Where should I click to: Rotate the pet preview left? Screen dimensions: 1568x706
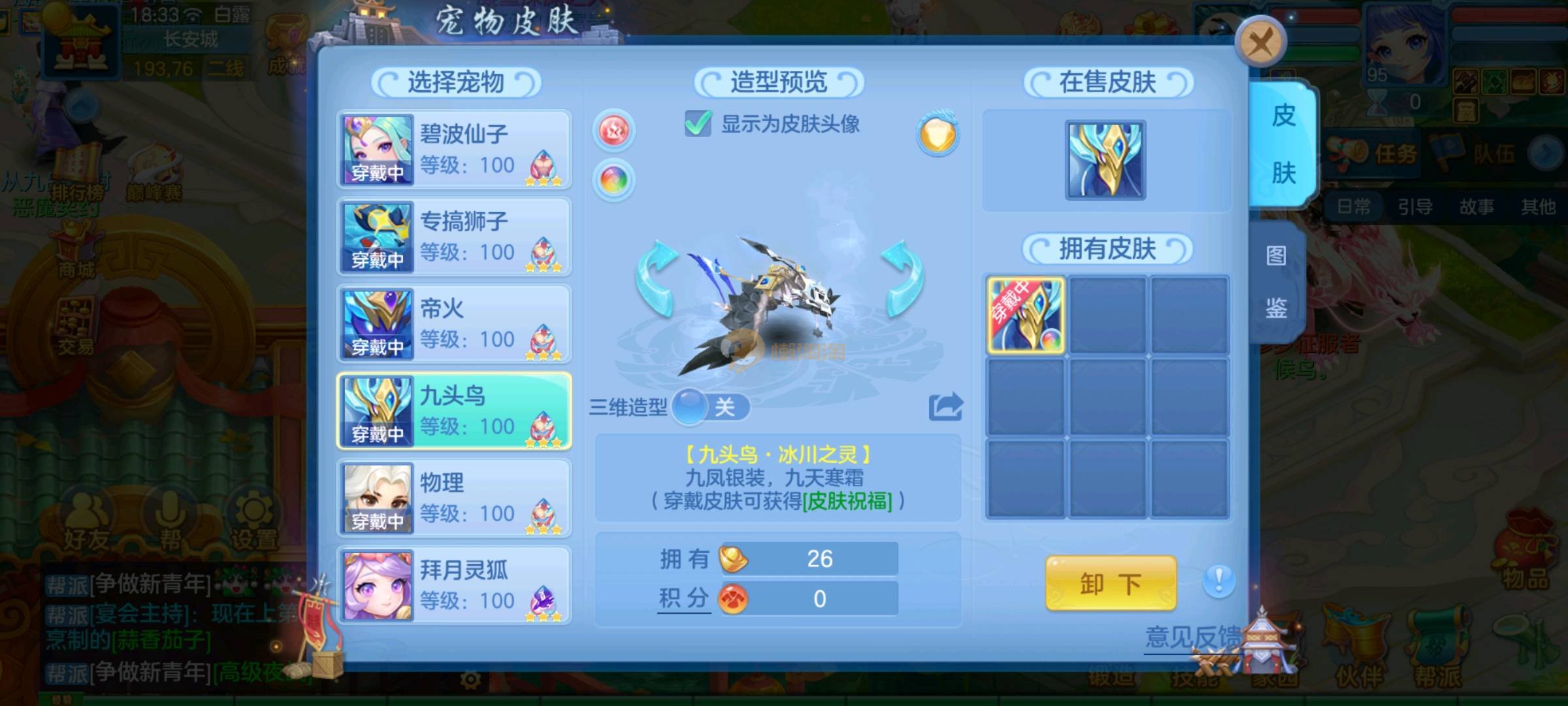point(657,278)
